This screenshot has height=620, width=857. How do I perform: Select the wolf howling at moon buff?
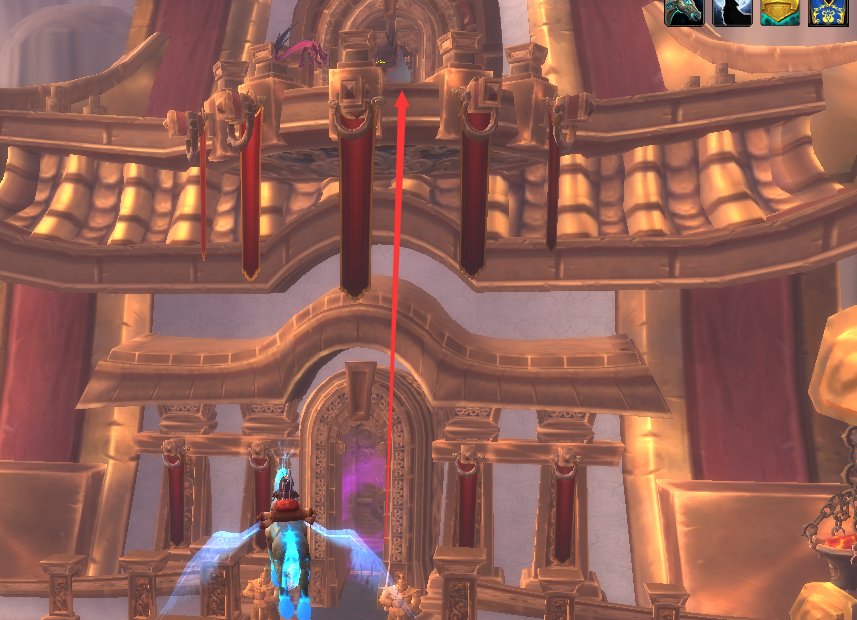coord(731,12)
